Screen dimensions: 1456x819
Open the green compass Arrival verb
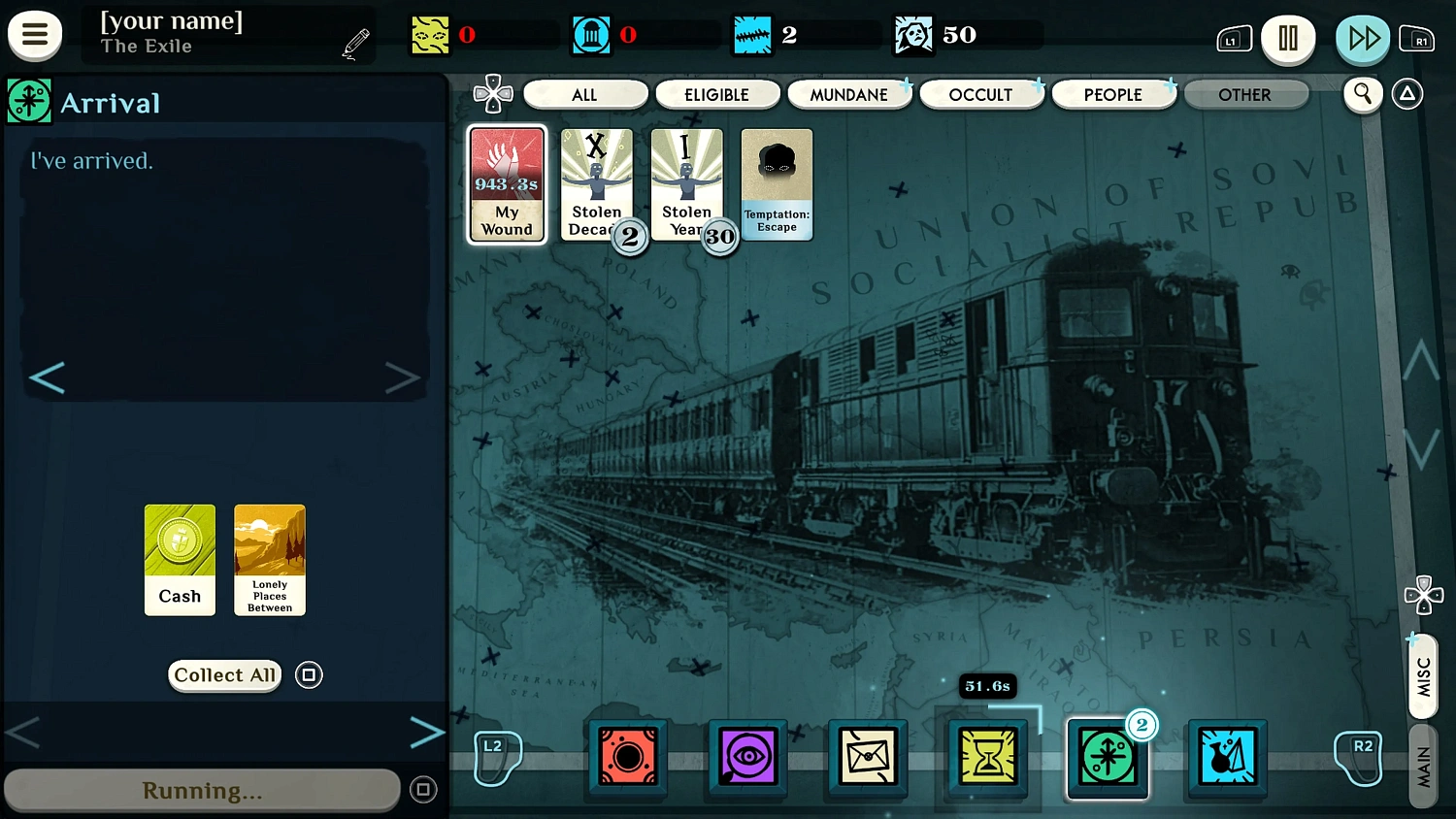[x=1108, y=758]
